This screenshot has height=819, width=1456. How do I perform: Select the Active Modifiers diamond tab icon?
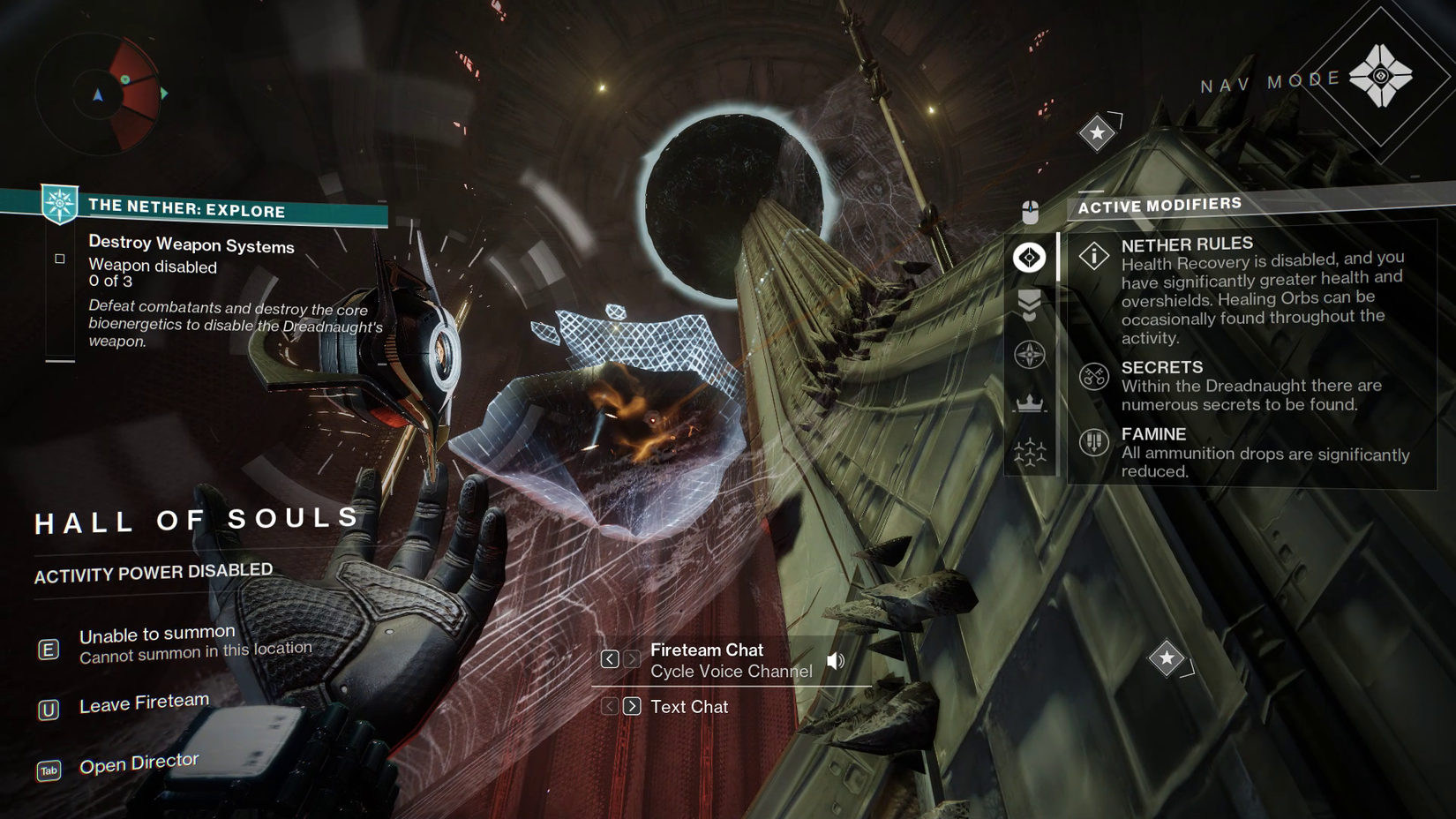1029,258
